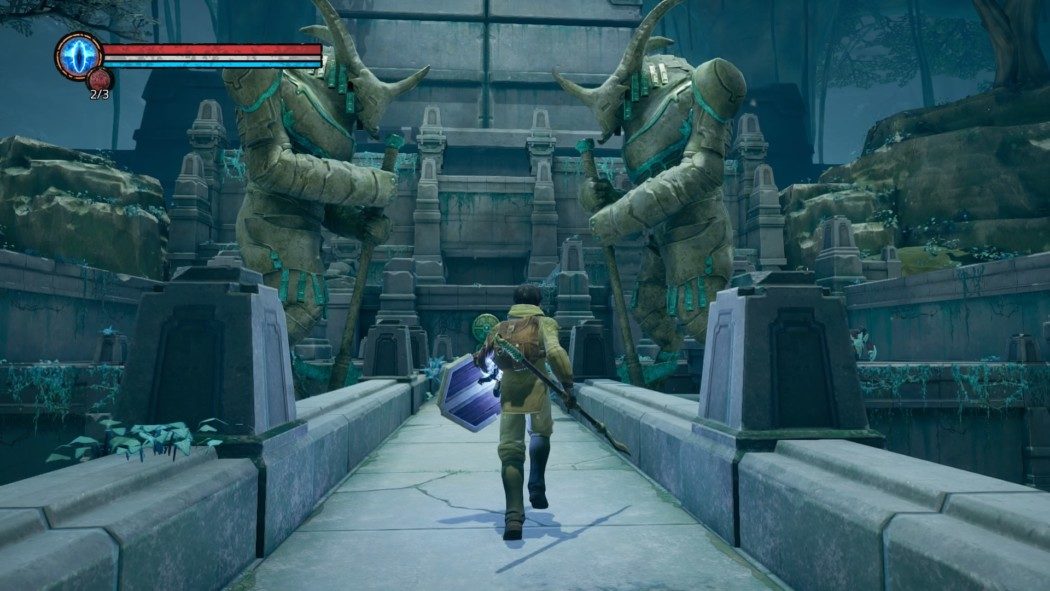
Task: Click the blue eye orb icon
Action: 77,55
